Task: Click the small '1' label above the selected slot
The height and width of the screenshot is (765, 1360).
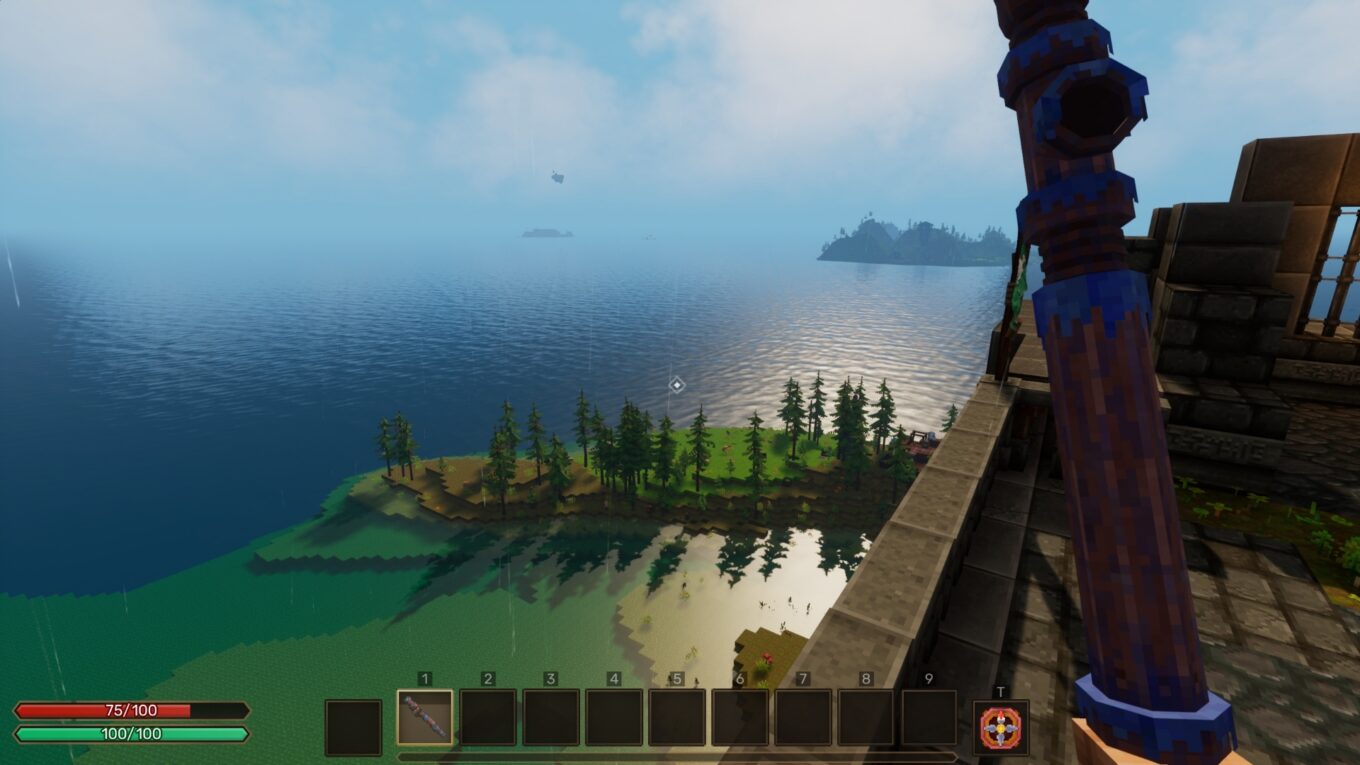Action: pyautogui.click(x=423, y=678)
